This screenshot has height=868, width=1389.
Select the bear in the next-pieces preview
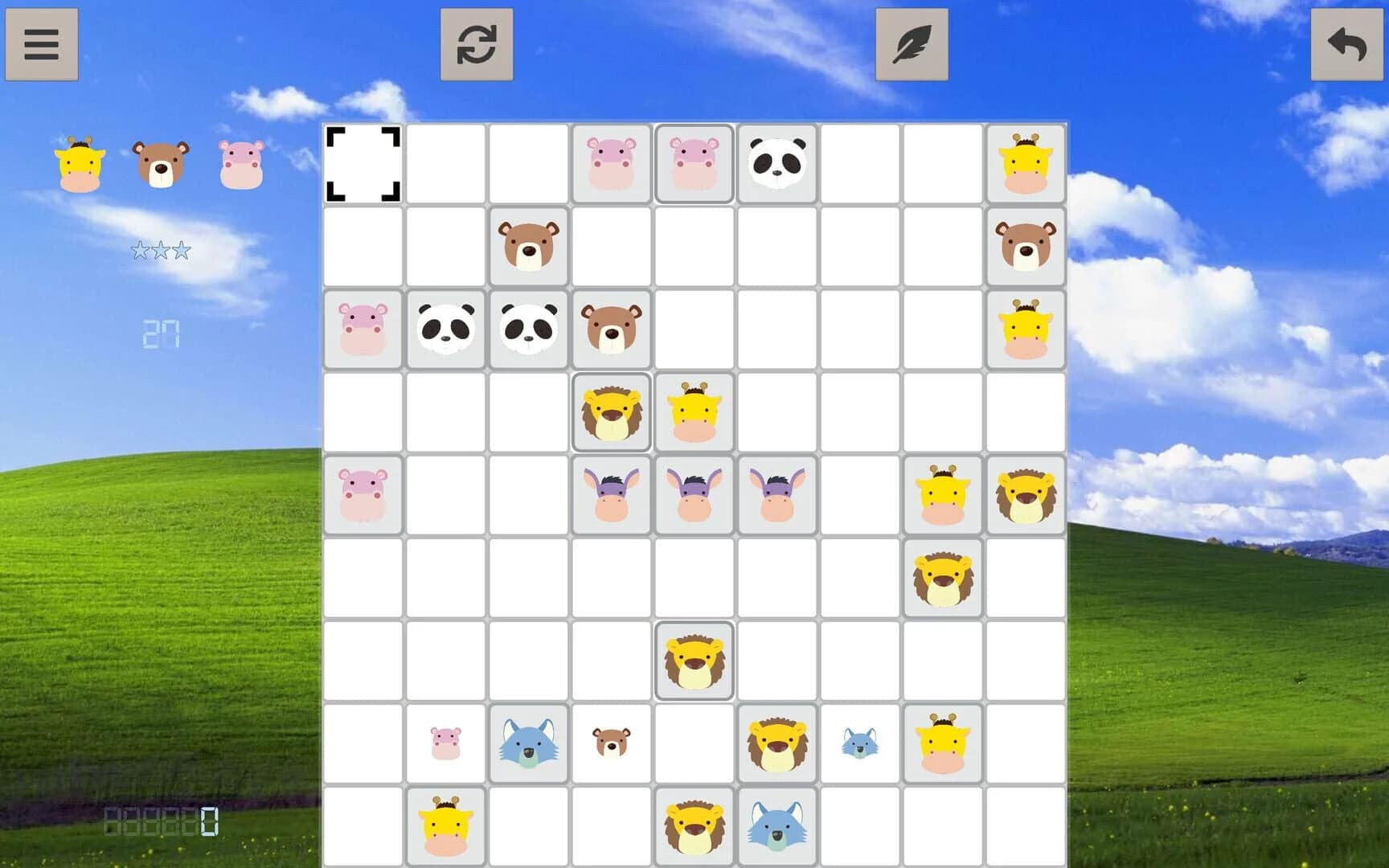(161, 163)
